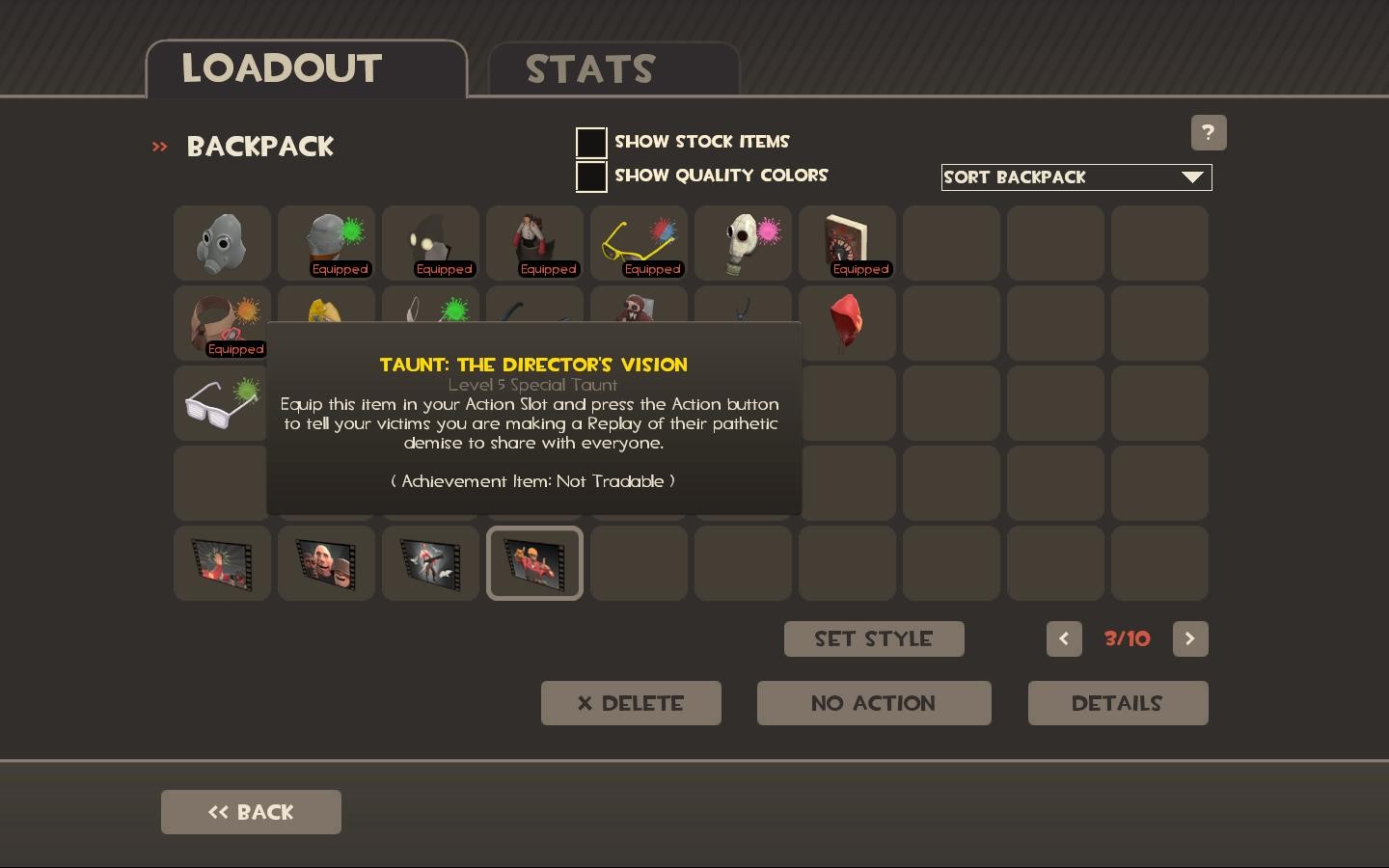1389x868 pixels.
Task: Enable Show Quality Colors
Action: tap(591, 176)
